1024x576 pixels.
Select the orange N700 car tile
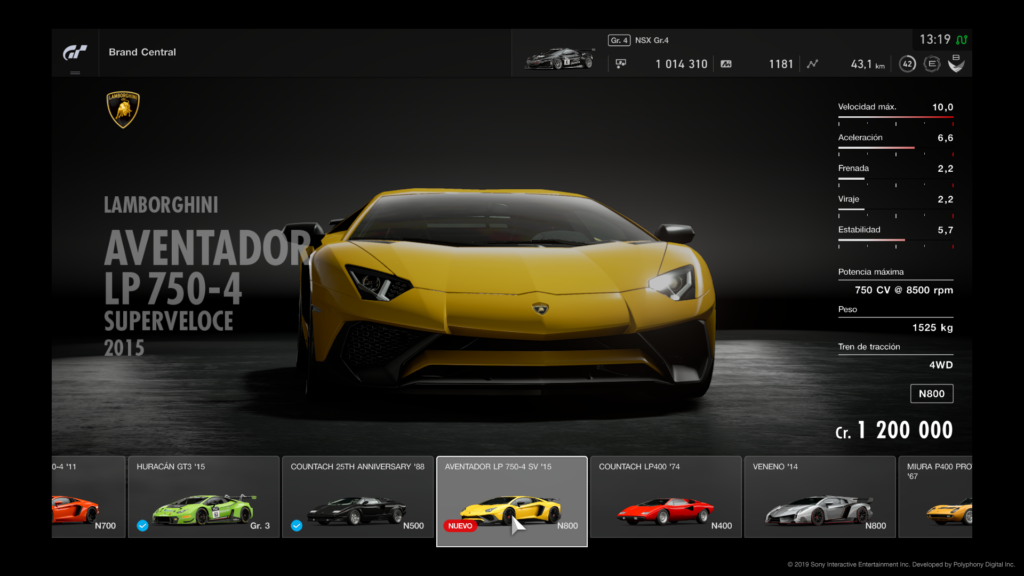point(88,497)
